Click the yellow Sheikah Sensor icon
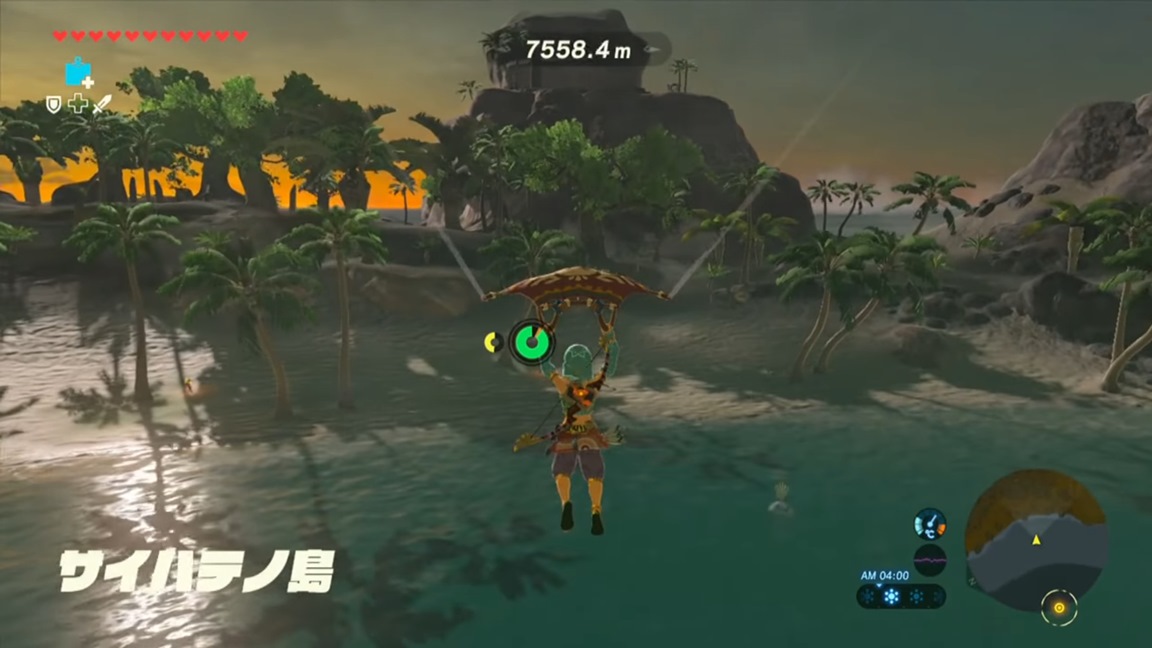This screenshot has height=648, width=1152. pos(1058,606)
